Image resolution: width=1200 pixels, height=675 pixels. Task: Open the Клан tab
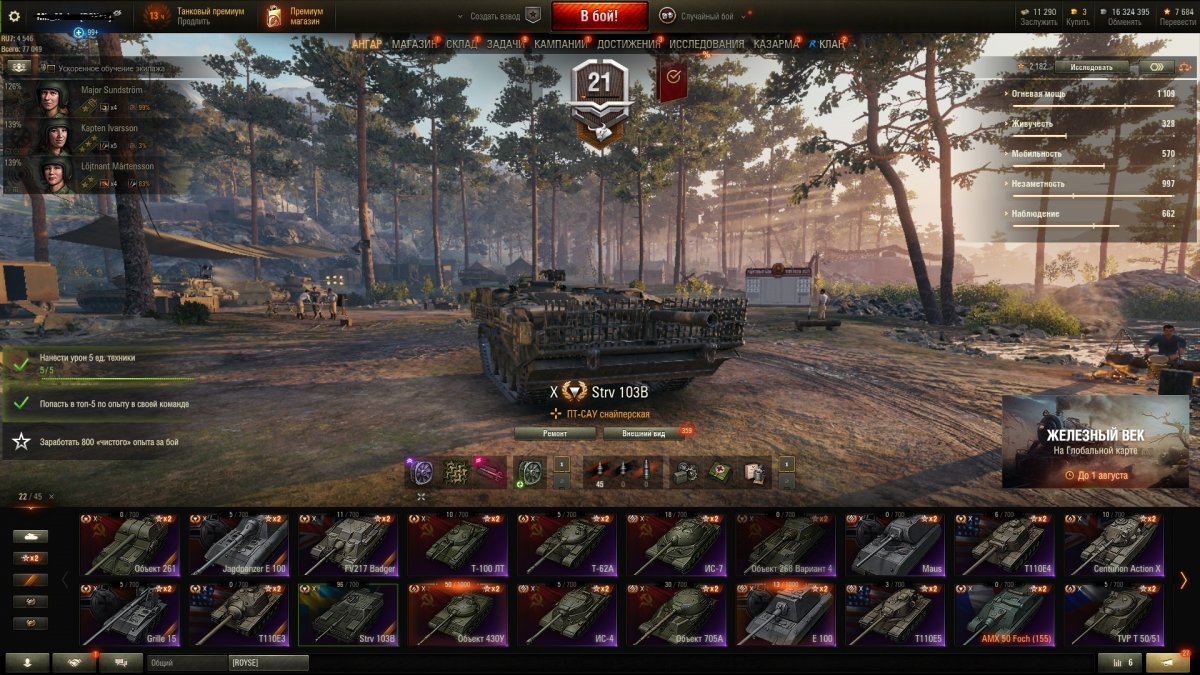click(x=830, y=45)
